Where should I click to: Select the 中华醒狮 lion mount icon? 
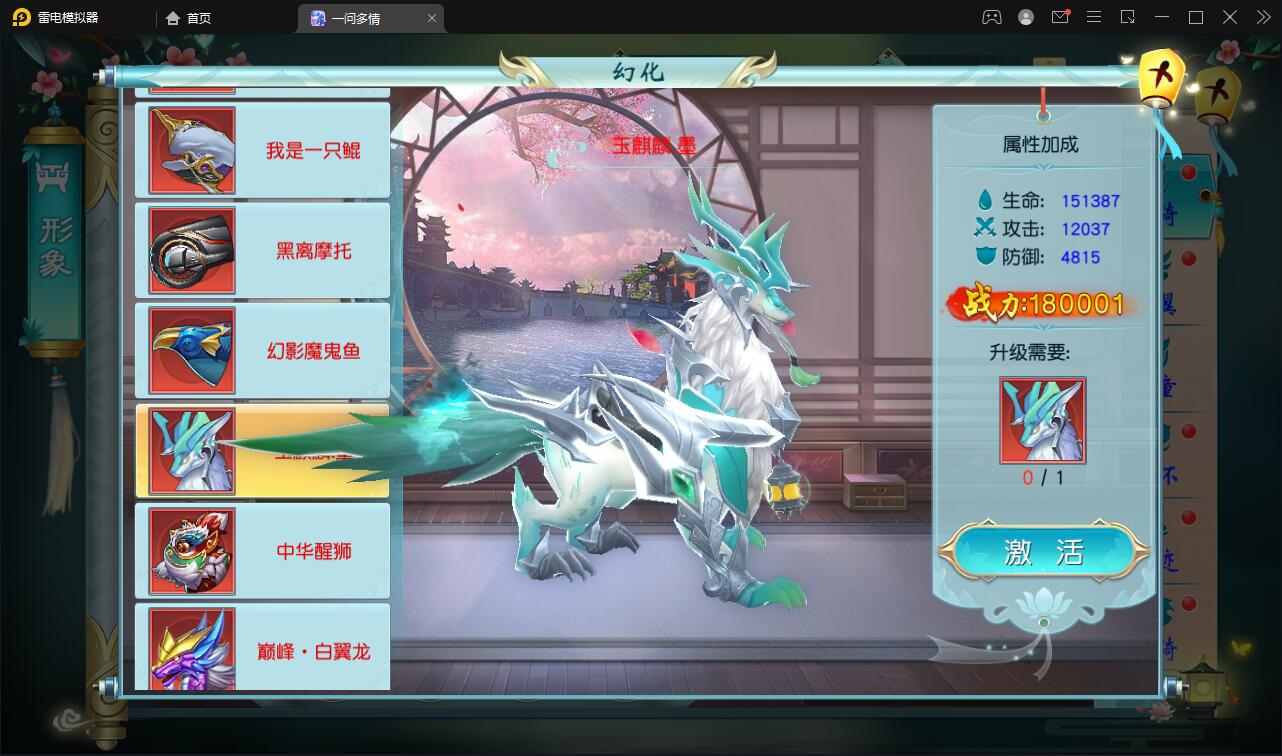click(x=191, y=550)
